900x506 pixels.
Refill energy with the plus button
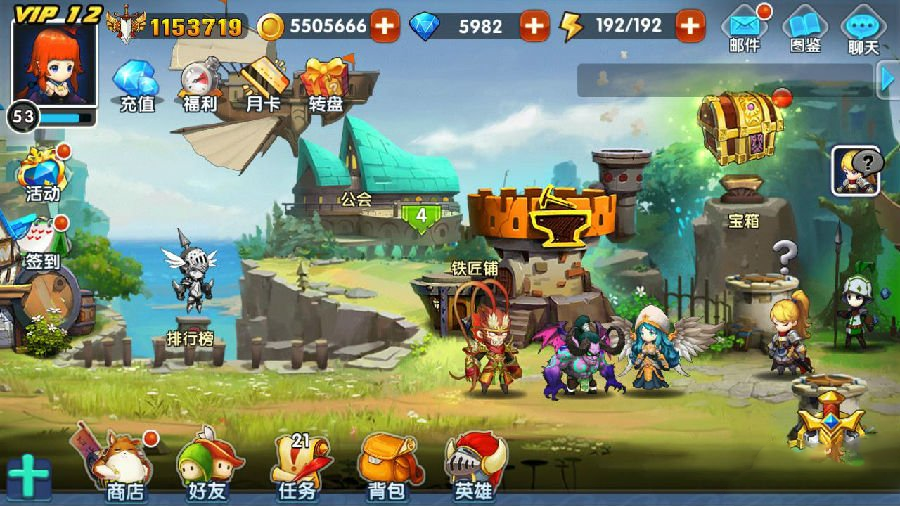pyautogui.click(x=689, y=27)
